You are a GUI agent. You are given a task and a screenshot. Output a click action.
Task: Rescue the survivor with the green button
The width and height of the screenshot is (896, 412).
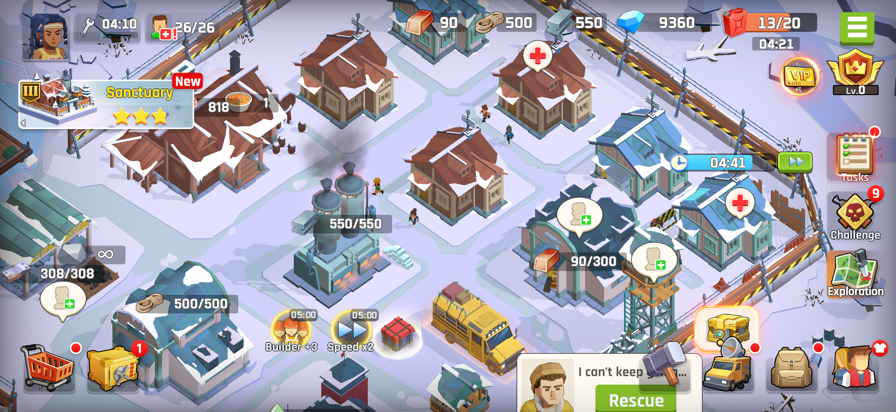pyautogui.click(x=636, y=400)
